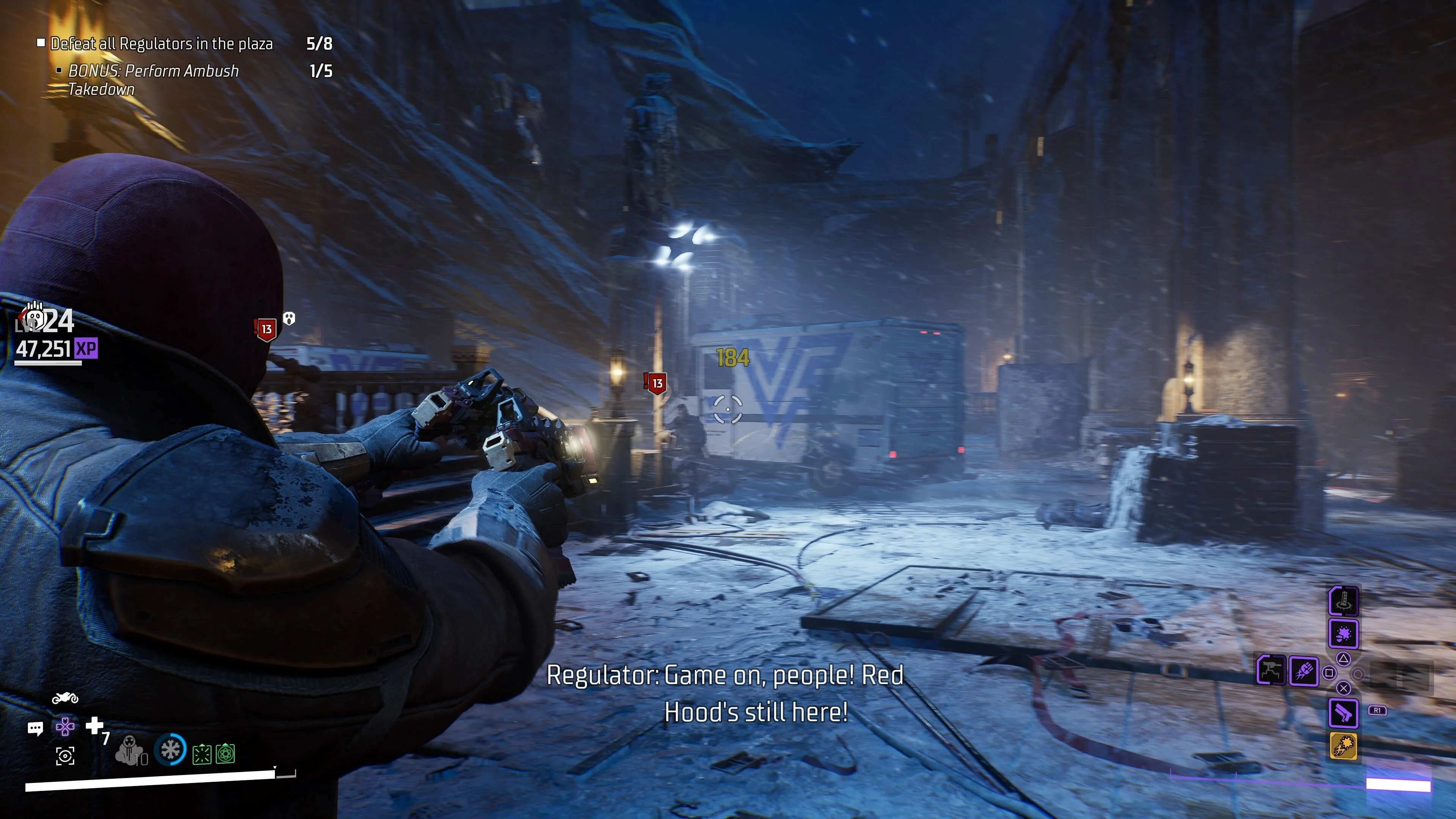Open the speech bubble chat icon
Screen dimensions: 1456x819
tap(35, 728)
